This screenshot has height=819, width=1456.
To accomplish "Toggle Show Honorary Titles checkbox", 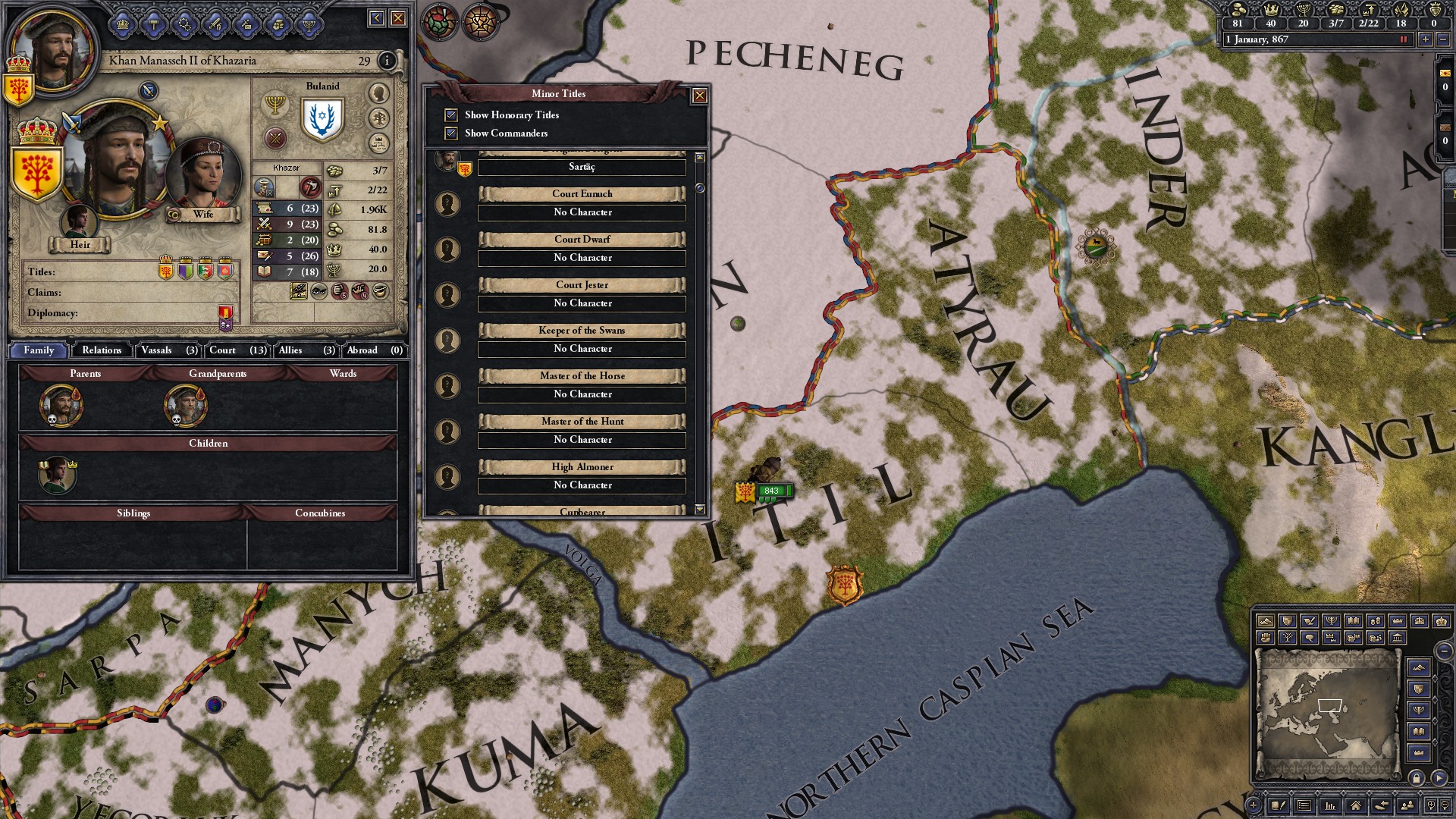I will (451, 115).
